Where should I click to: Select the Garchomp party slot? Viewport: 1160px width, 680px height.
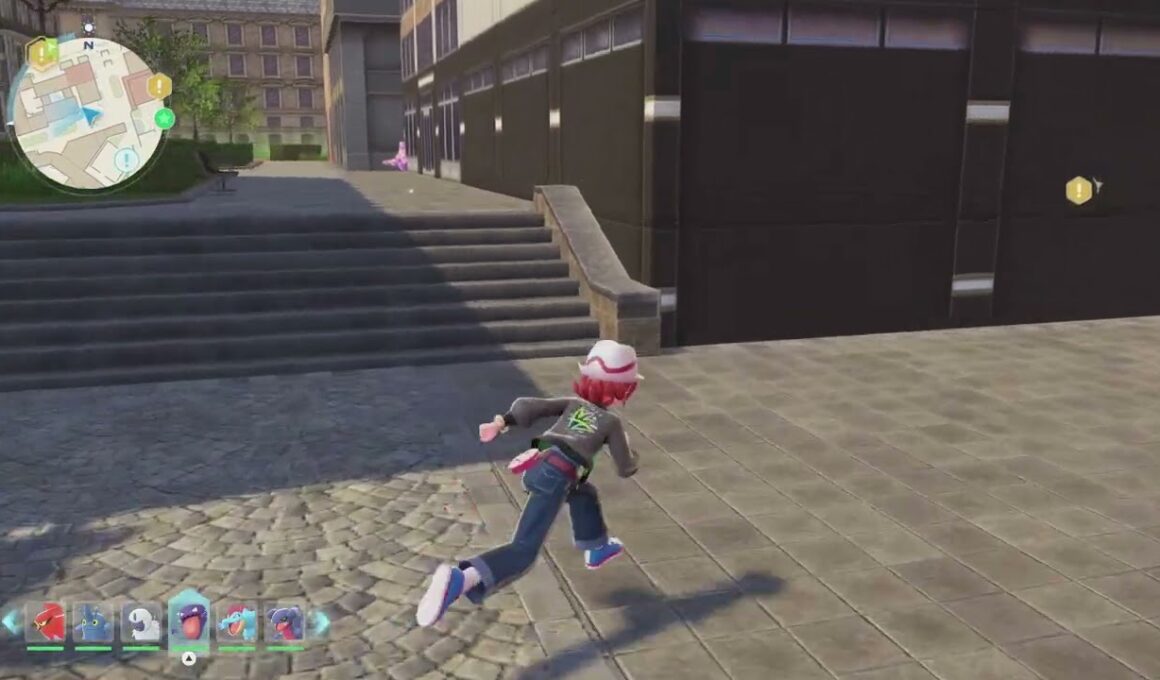284,623
